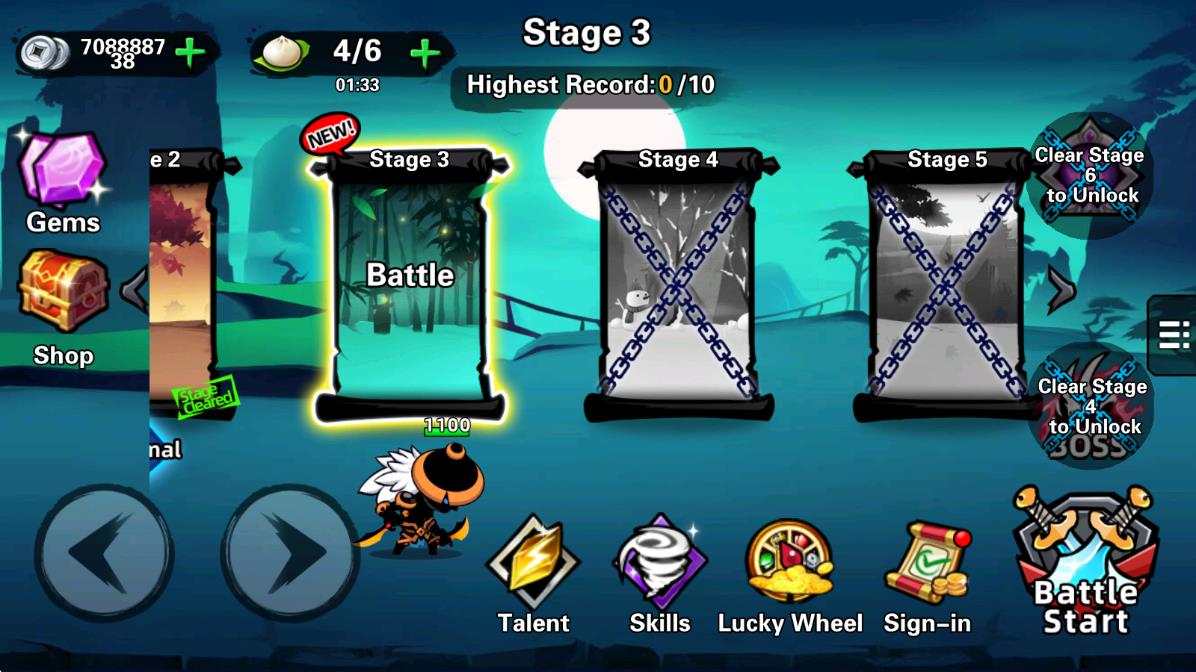Open the Talent menu
This screenshot has height=672, width=1196.
[533, 577]
